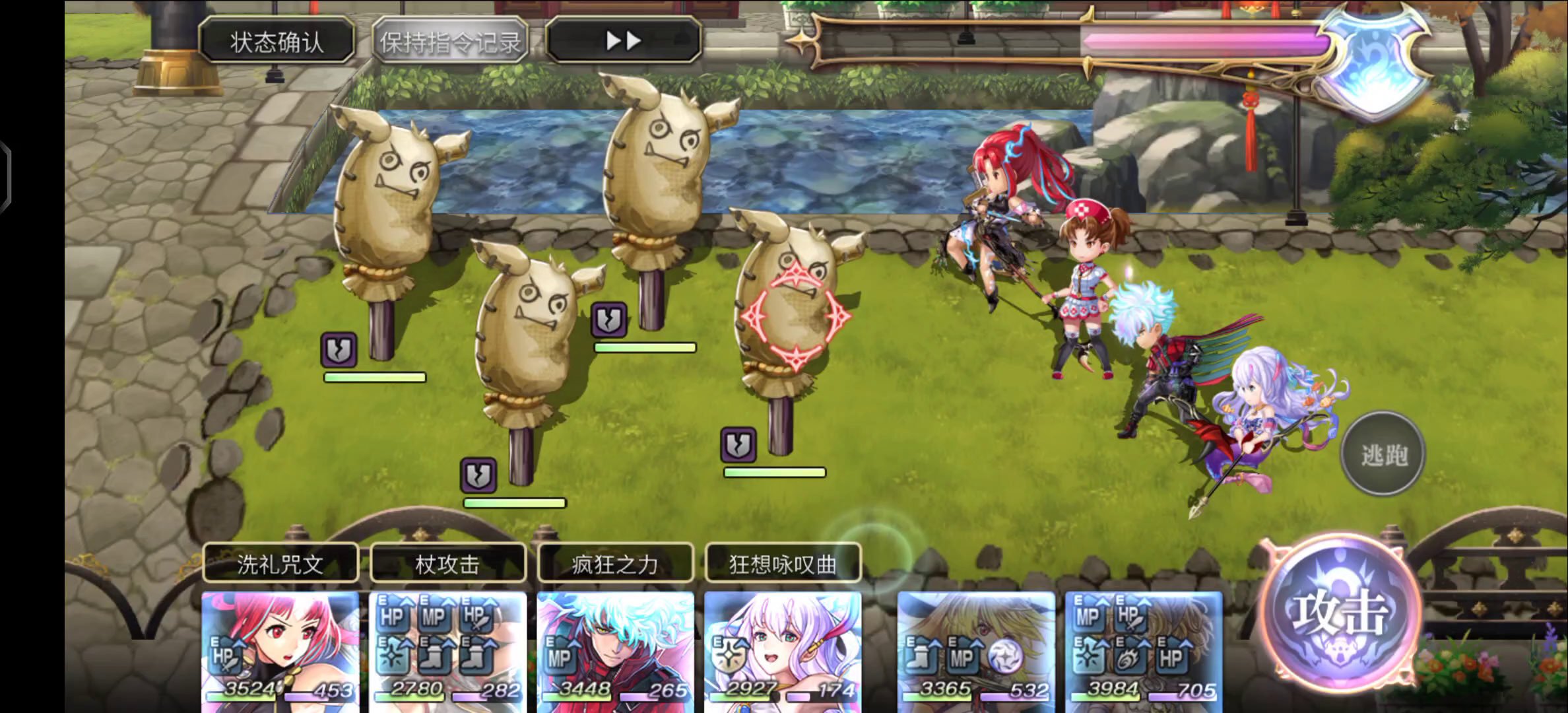Select the 洗礼咒文 skill command
This screenshot has width=1568, height=713.
(280, 564)
